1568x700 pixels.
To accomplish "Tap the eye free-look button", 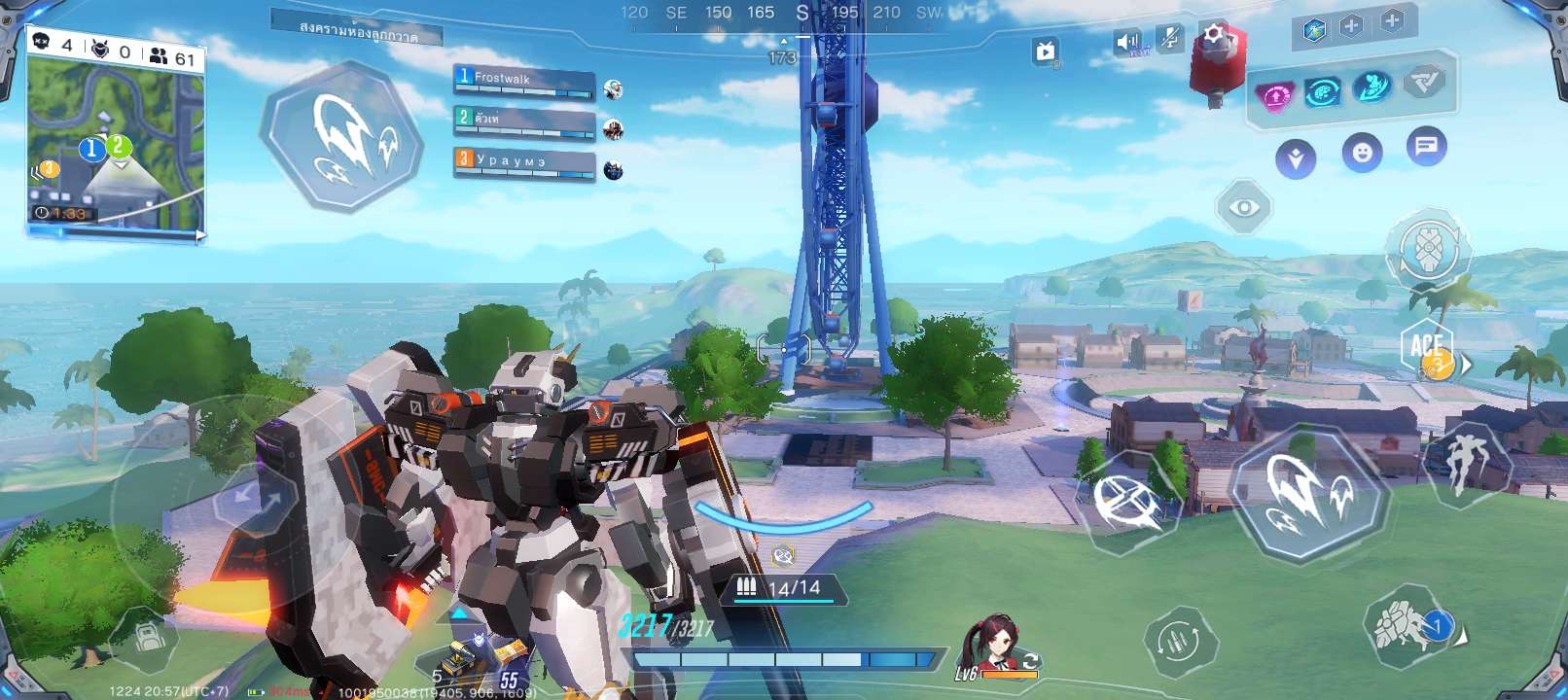I will click(1243, 207).
